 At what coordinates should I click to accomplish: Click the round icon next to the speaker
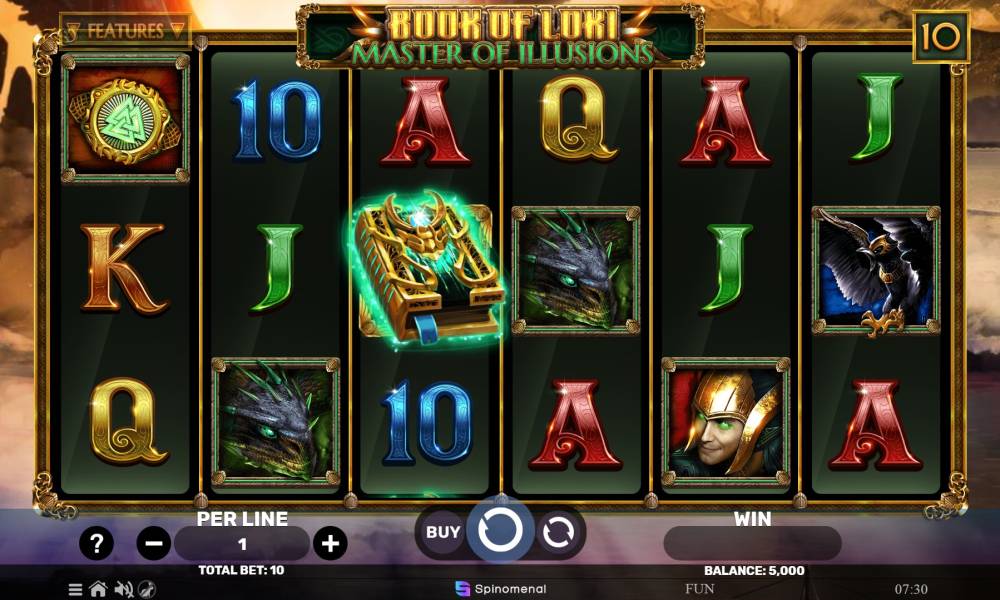pyautogui.click(x=147, y=589)
